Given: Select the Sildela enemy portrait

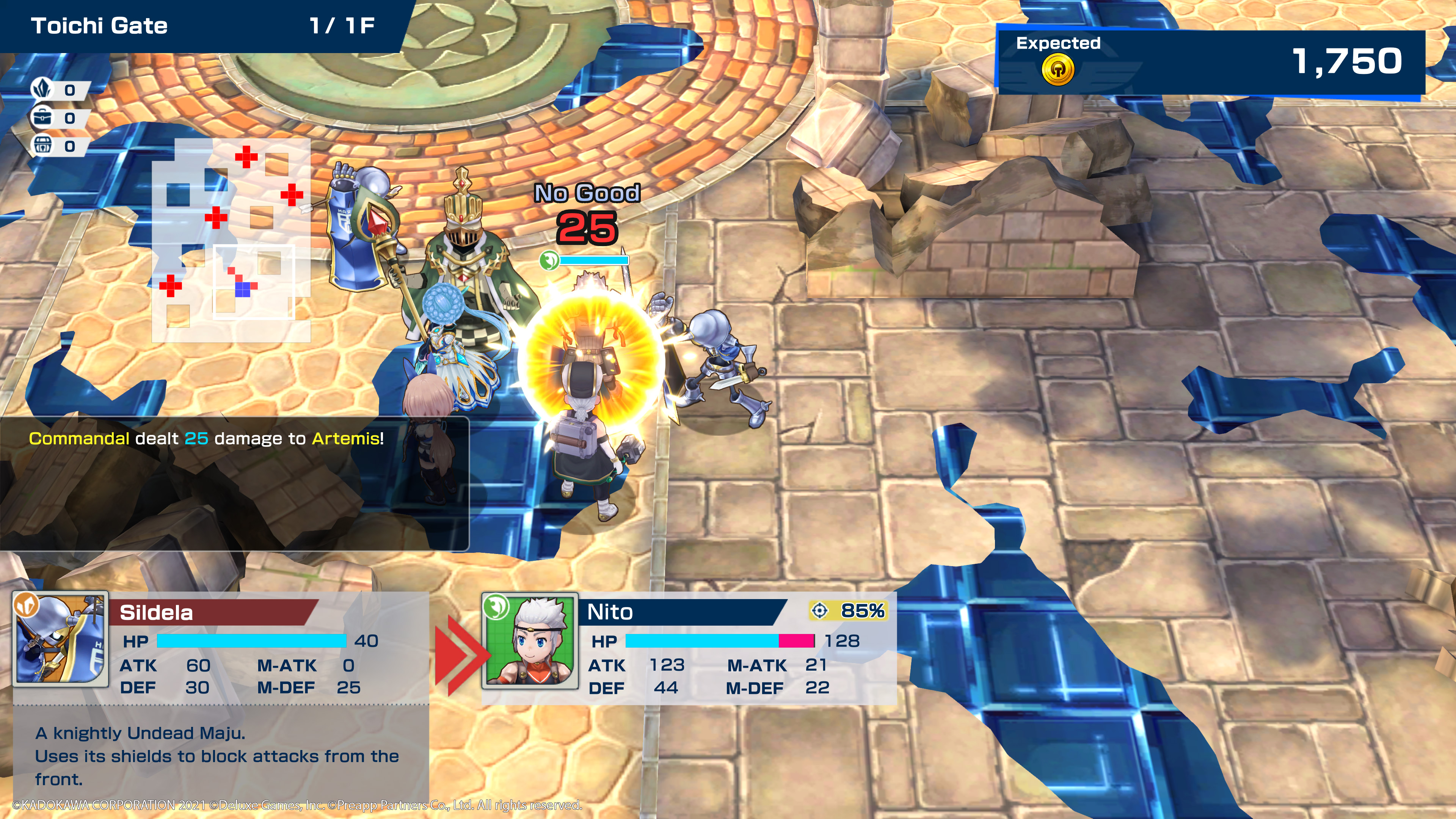Looking at the screenshot, I should (x=61, y=639).
